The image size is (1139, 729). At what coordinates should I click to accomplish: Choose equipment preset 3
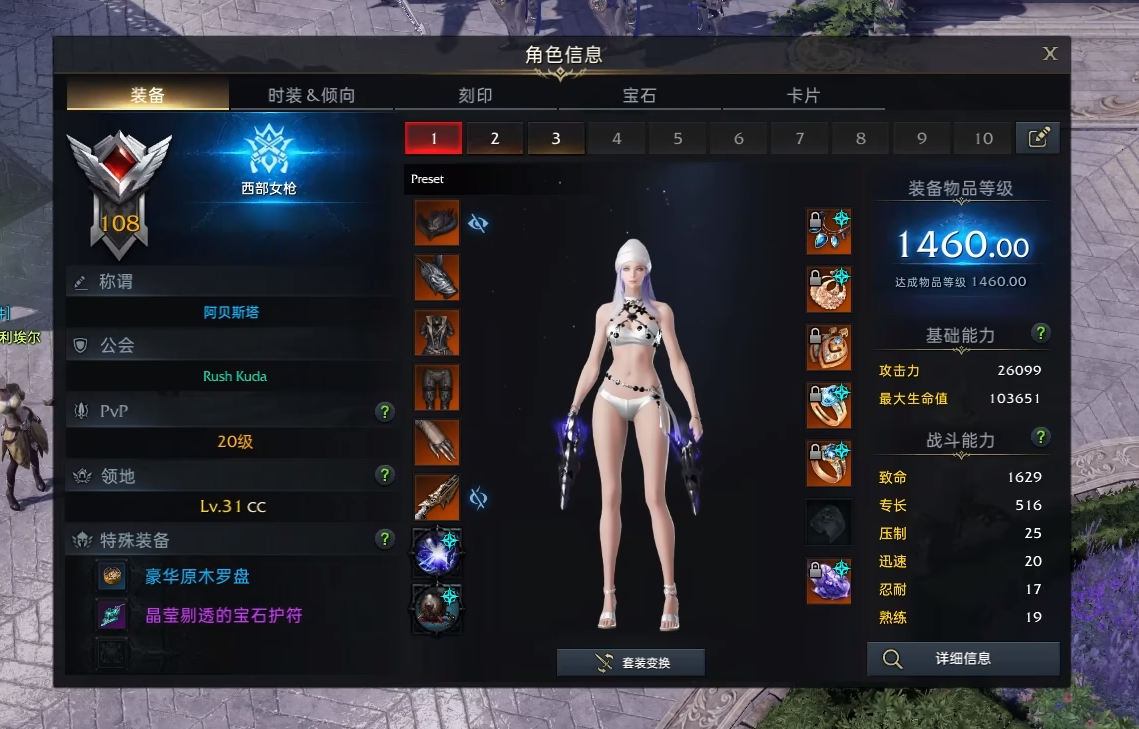[556, 138]
